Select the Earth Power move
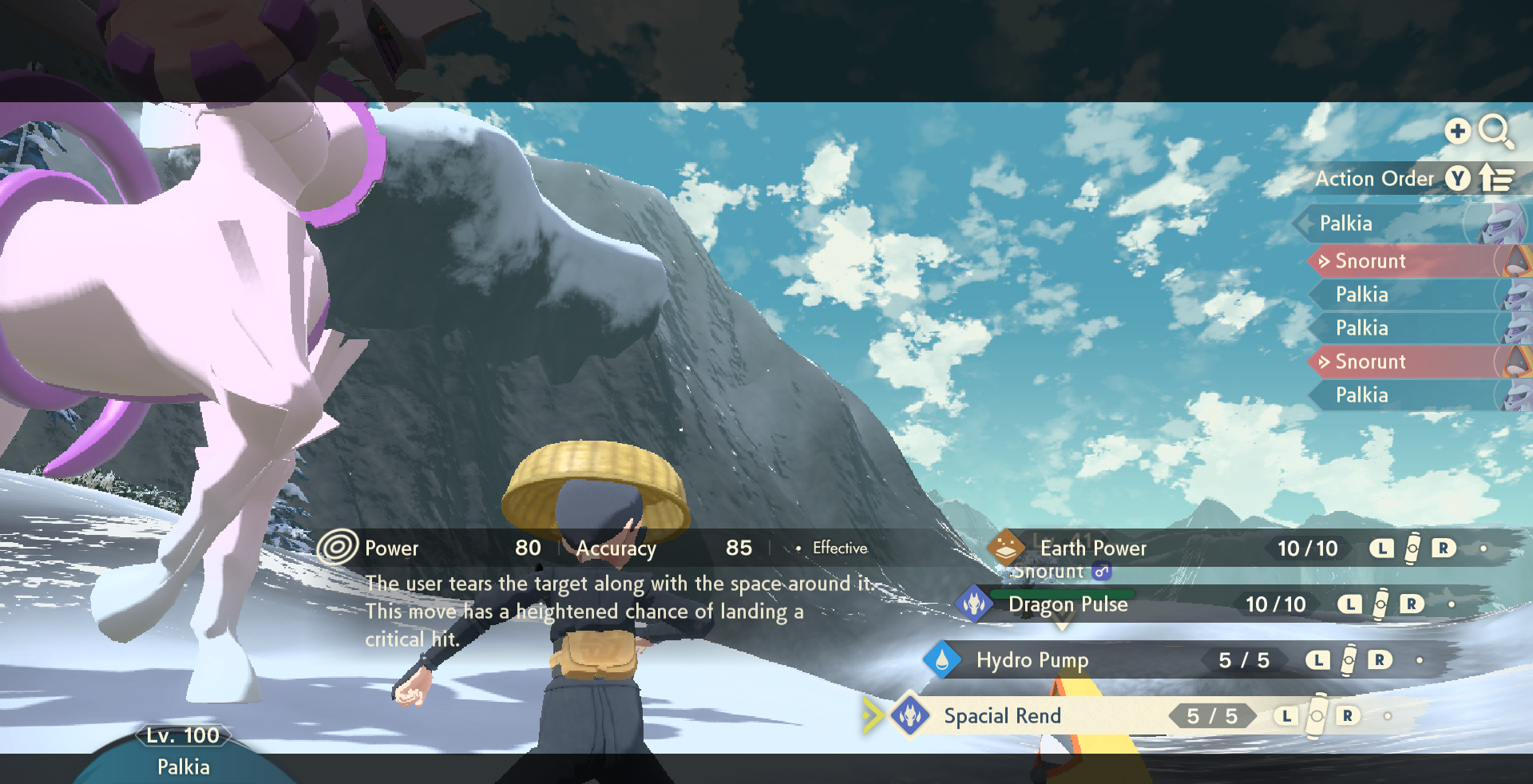This screenshot has height=784, width=1533. (1092, 548)
